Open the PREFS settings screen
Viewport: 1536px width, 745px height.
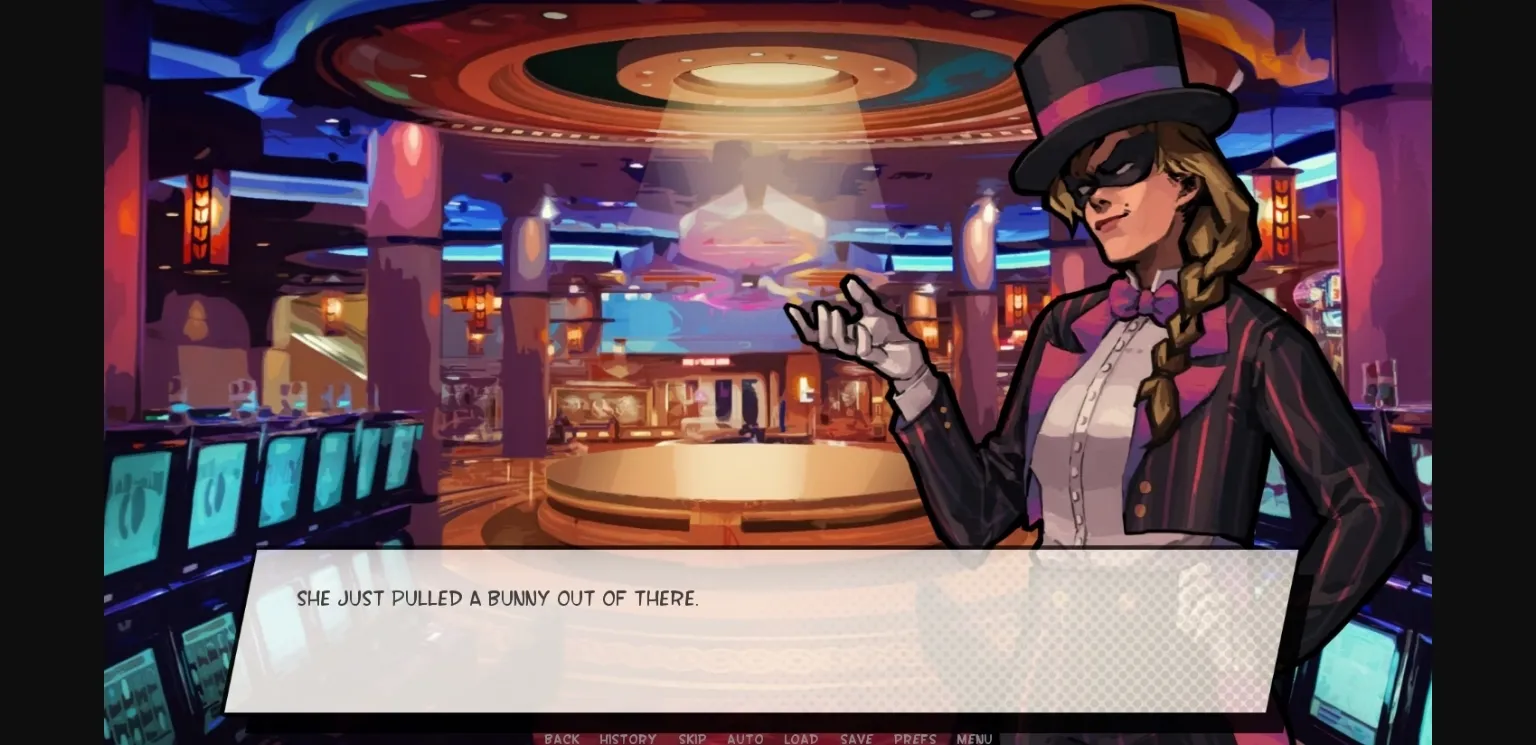click(x=915, y=739)
